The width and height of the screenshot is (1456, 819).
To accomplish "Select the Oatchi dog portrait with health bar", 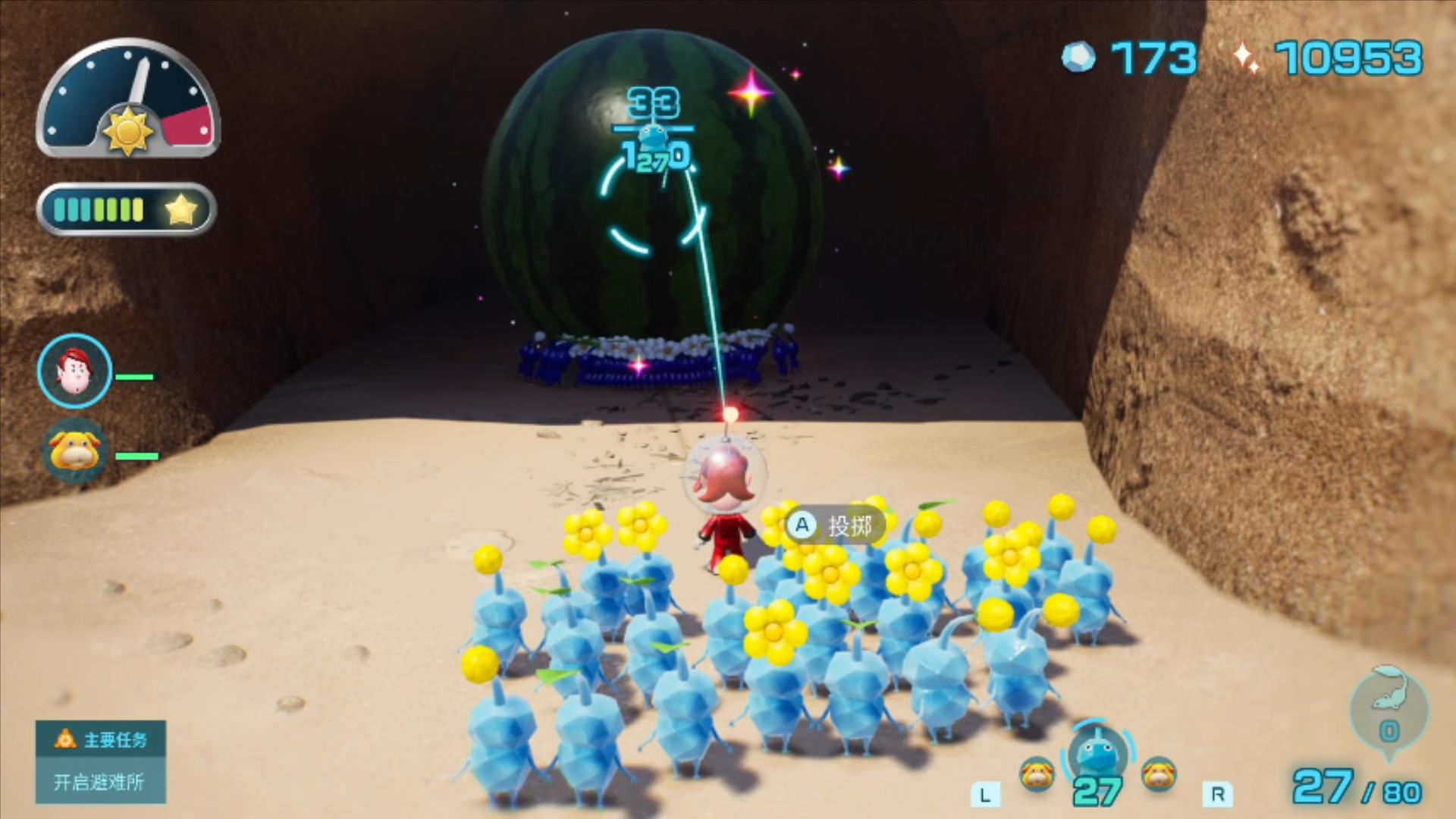I will [x=74, y=451].
